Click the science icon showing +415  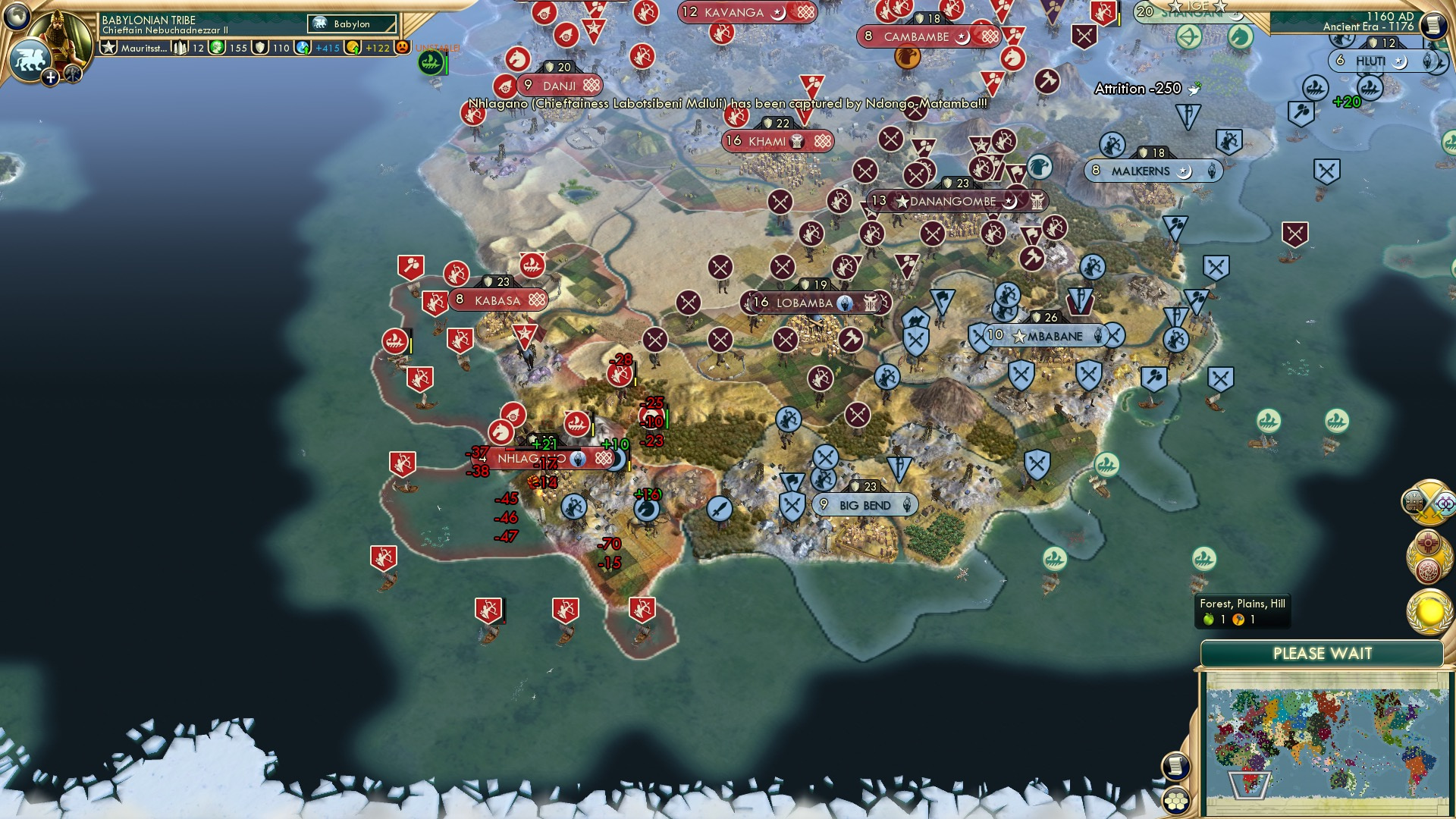click(x=303, y=47)
